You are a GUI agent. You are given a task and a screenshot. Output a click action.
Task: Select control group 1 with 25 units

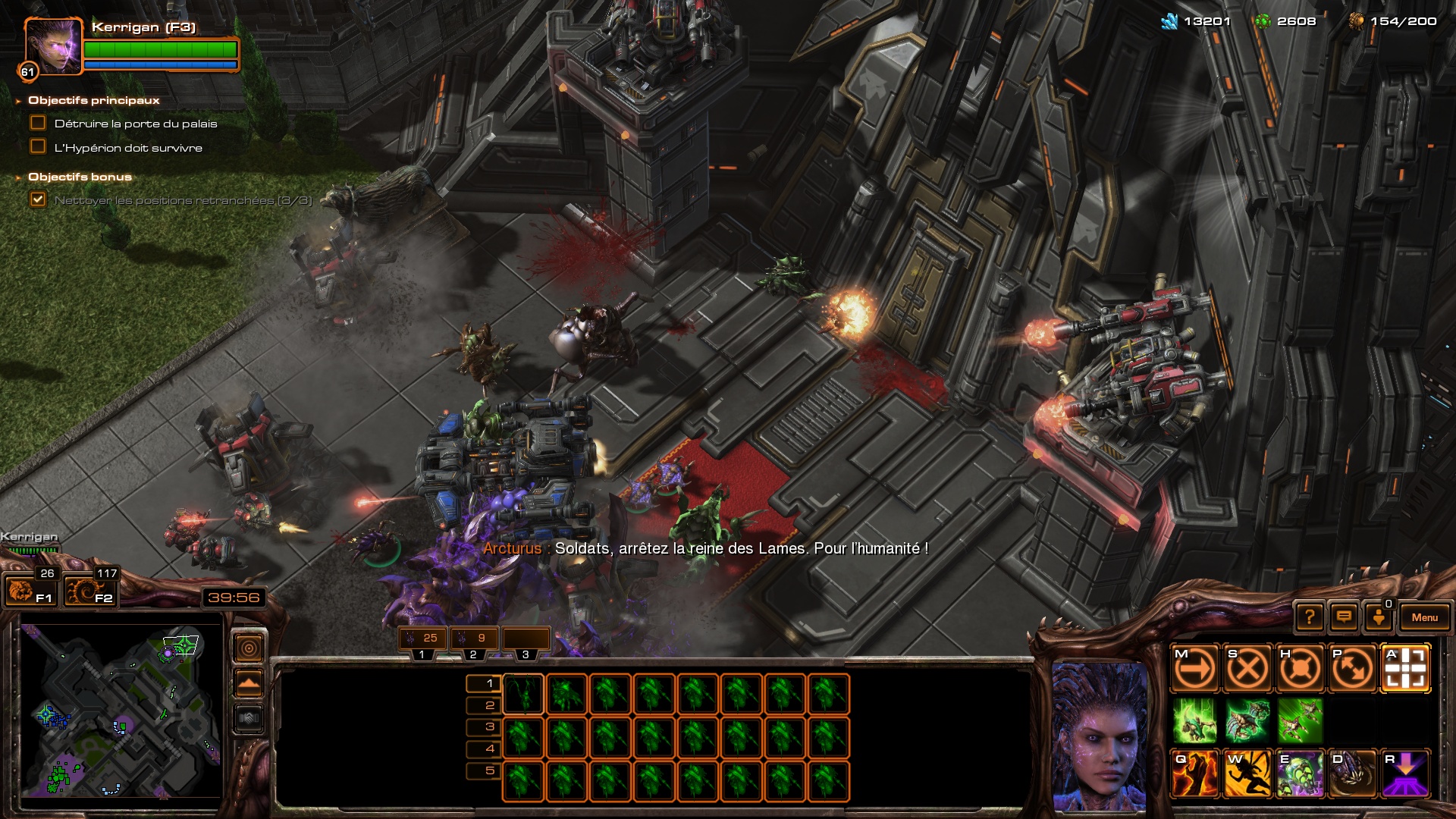click(x=422, y=639)
